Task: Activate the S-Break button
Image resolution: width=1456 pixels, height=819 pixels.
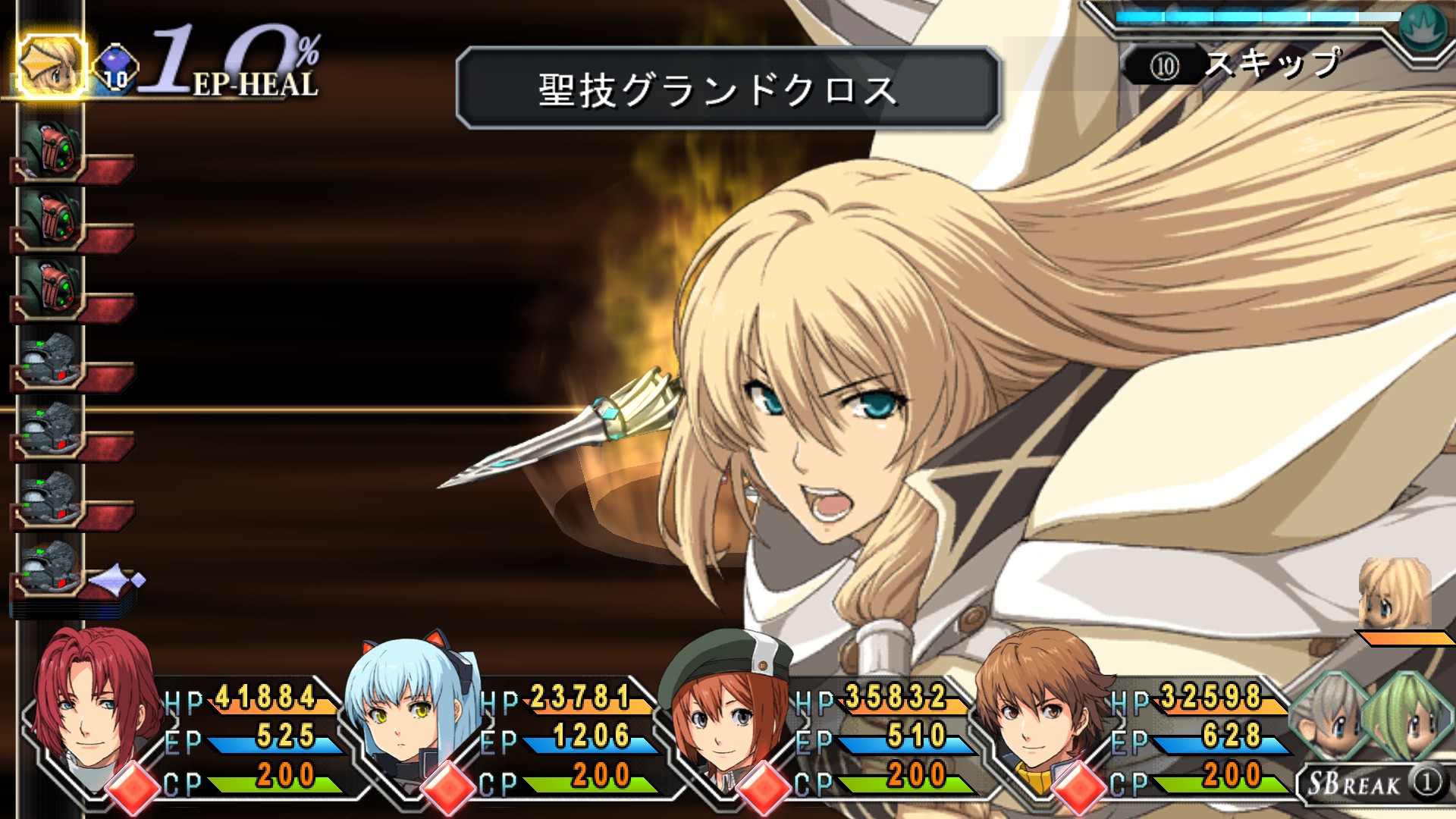Action: [x=1373, y=783]
